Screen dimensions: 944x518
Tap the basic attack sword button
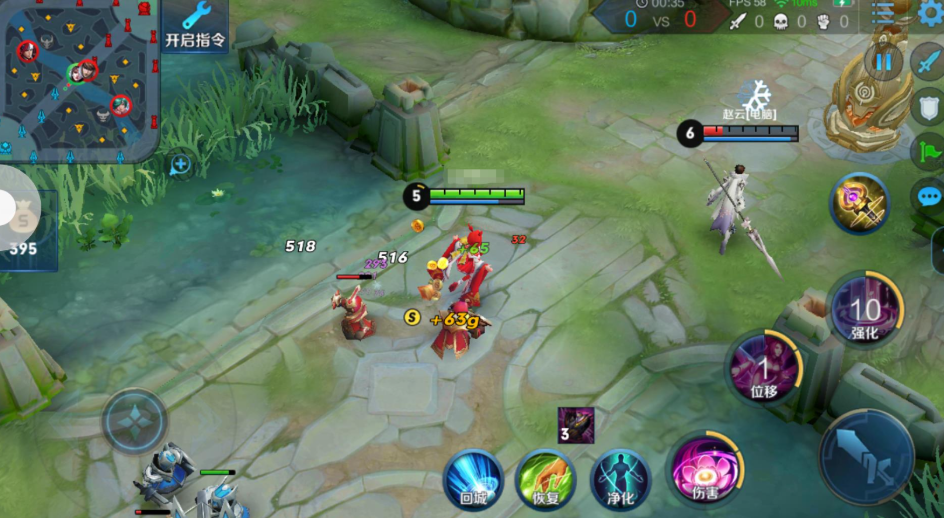[x=867, y=455]
